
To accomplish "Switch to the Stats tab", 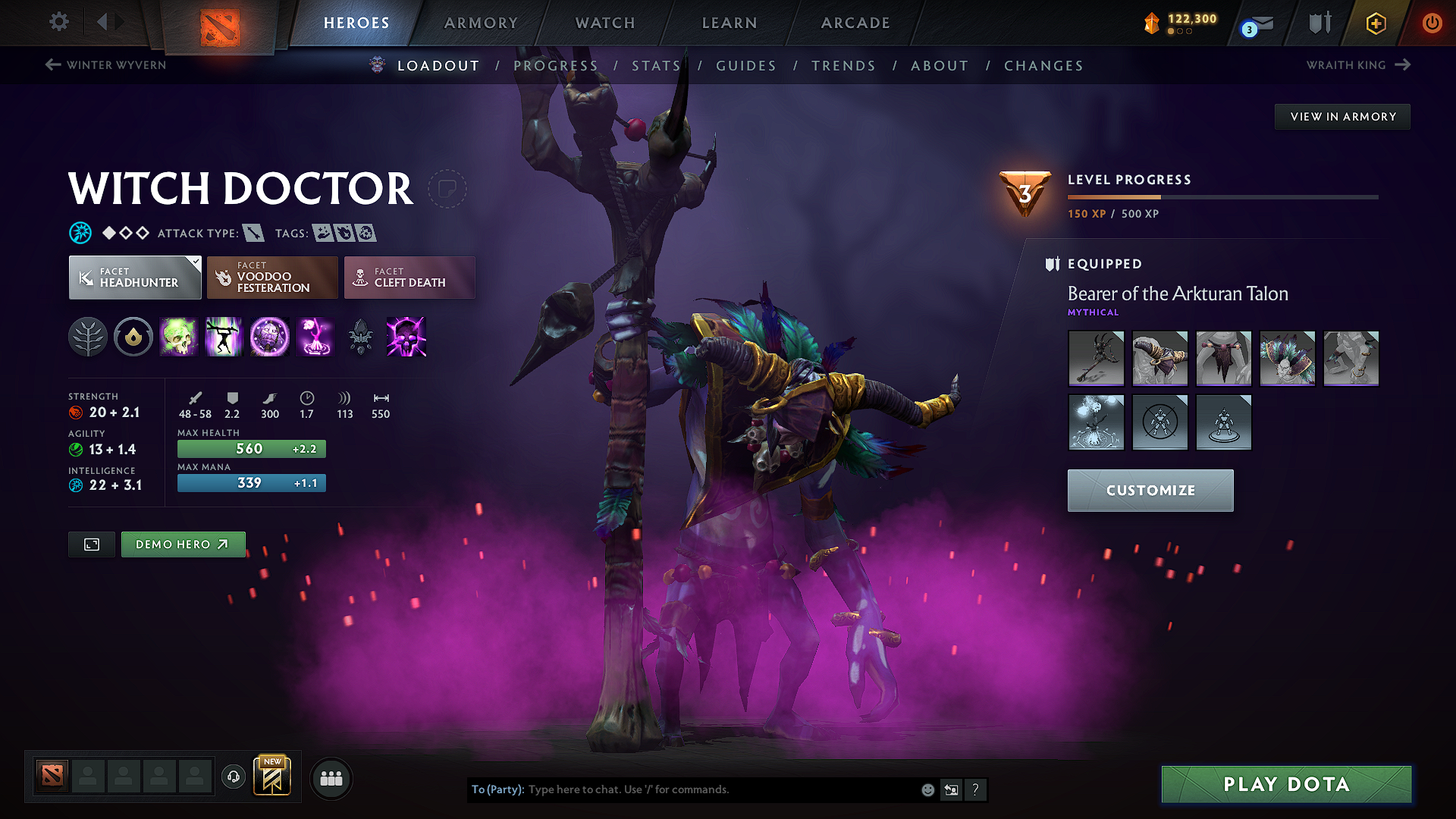I will pyautogui.click(x=656, y=66).
